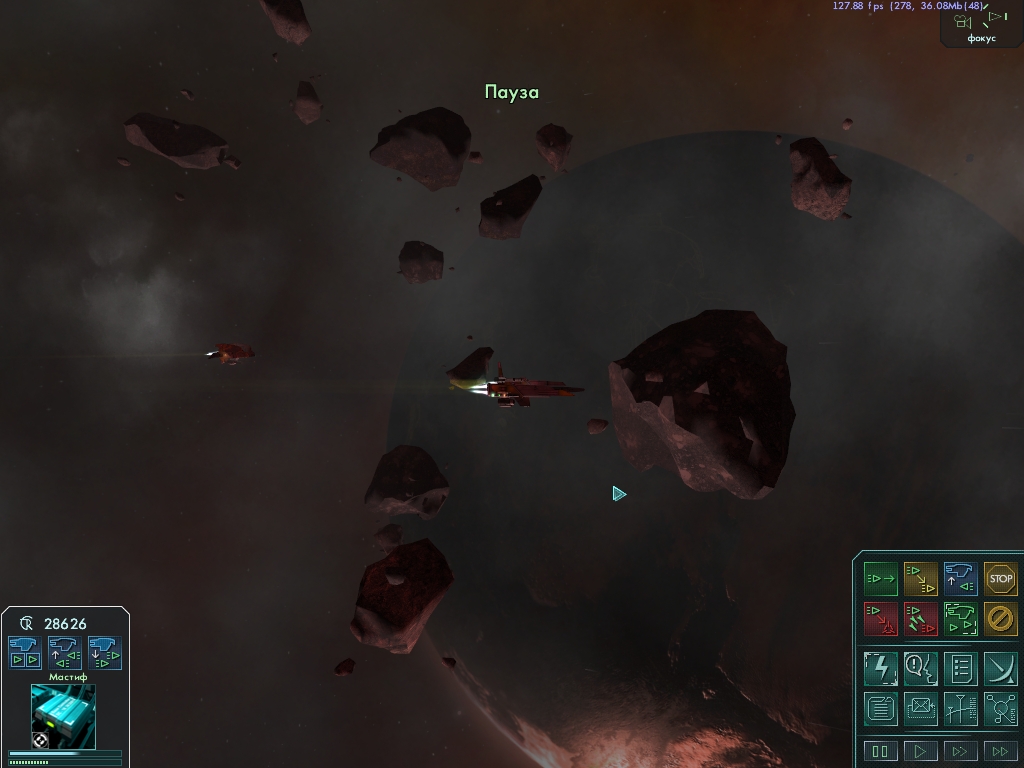1024x768 pixels.
Task: Click the green ship-with-selection-brackets order icon
Action: pyautogui.click(x=960, y=618)
